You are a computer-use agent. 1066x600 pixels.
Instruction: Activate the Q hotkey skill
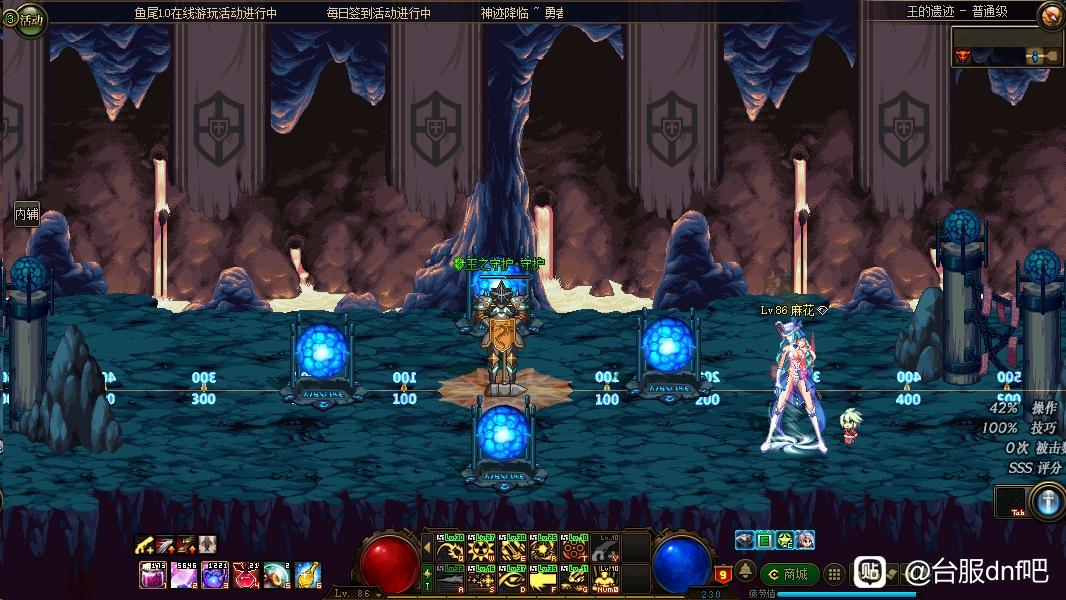(453, 549)
